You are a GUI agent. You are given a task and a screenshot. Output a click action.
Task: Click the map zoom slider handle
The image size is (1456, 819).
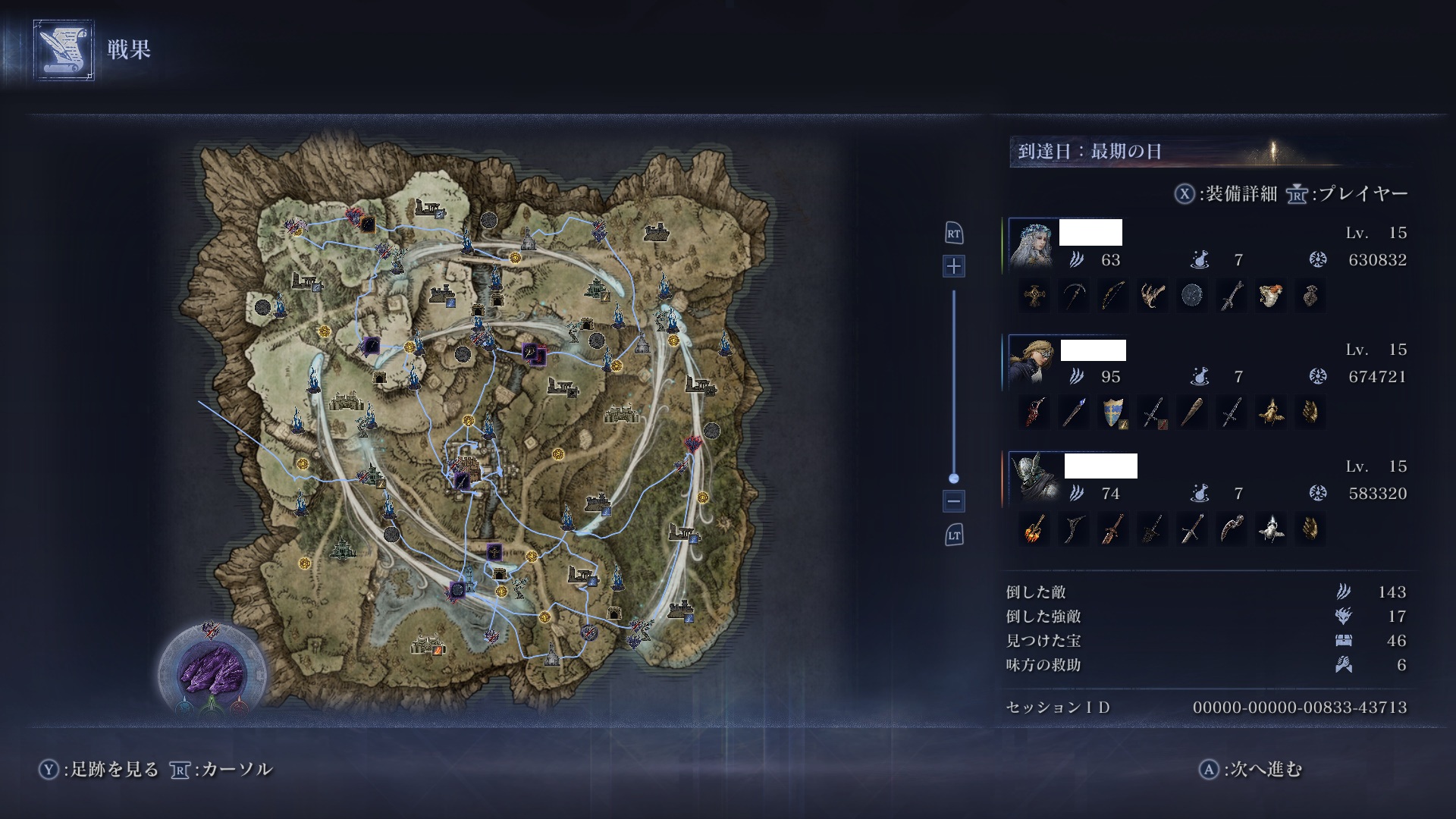pyautogui.click(x=954, y=479)
